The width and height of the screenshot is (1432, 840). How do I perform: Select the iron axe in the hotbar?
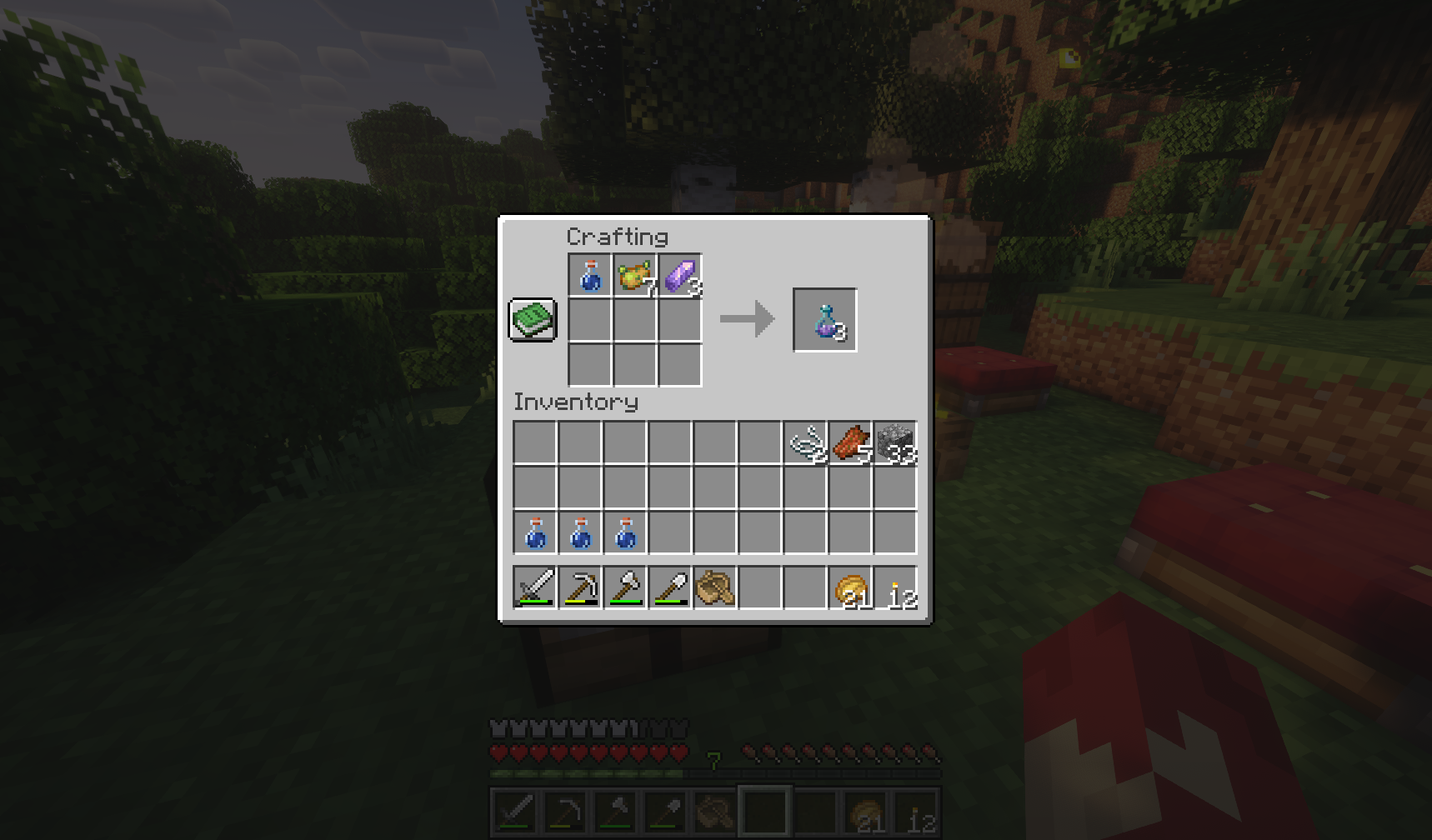(x=624, y=587)
